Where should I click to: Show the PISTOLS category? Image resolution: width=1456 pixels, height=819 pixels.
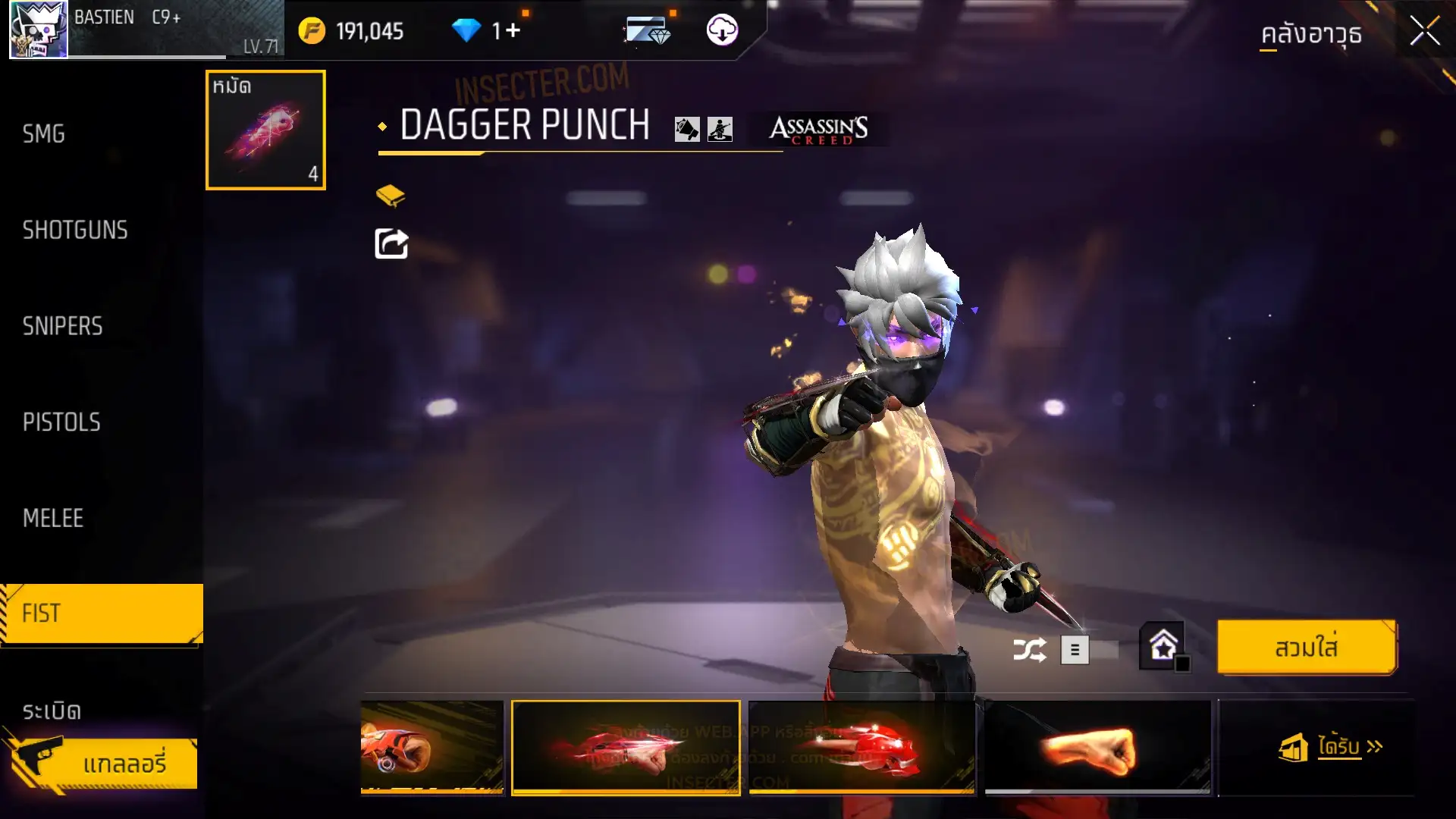point(61,422)
